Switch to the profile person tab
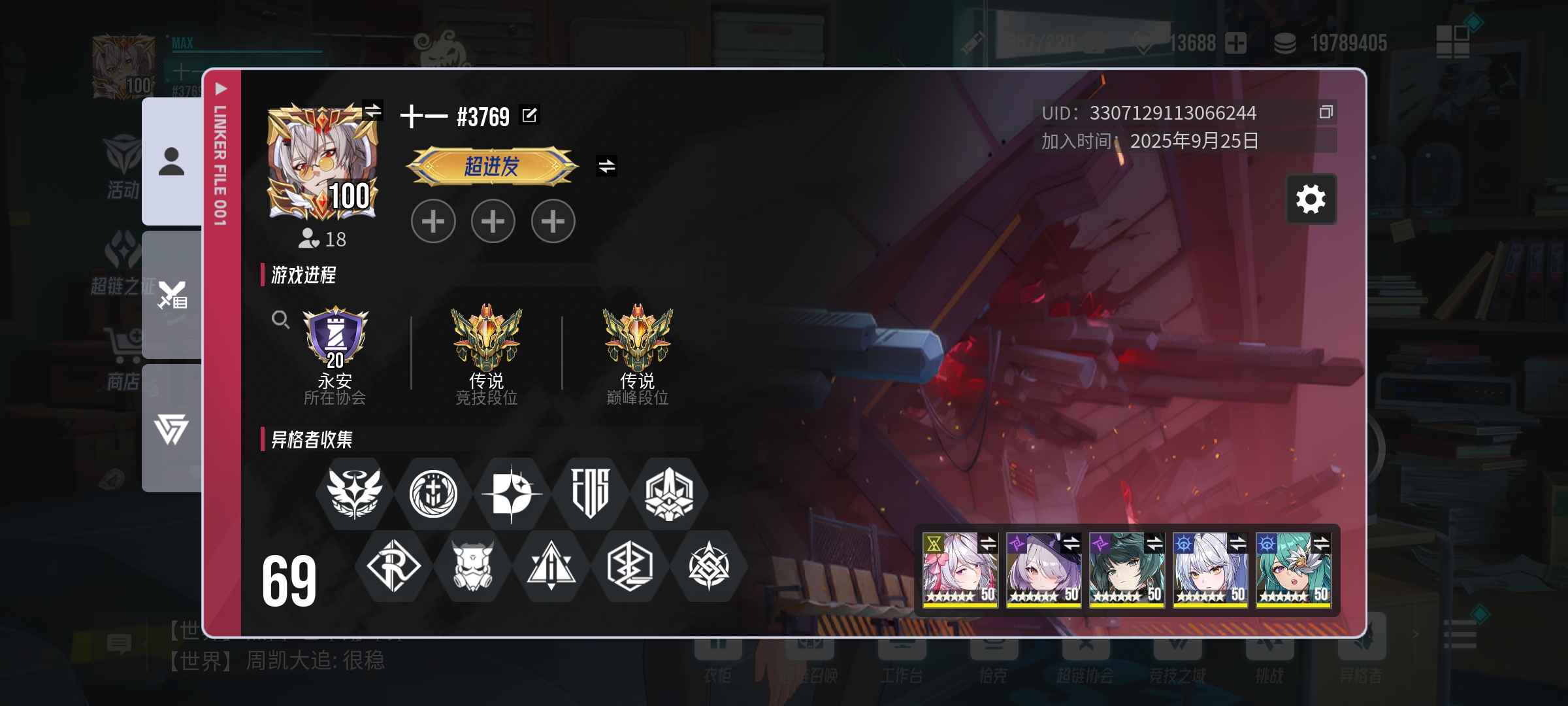 point(172,161)
